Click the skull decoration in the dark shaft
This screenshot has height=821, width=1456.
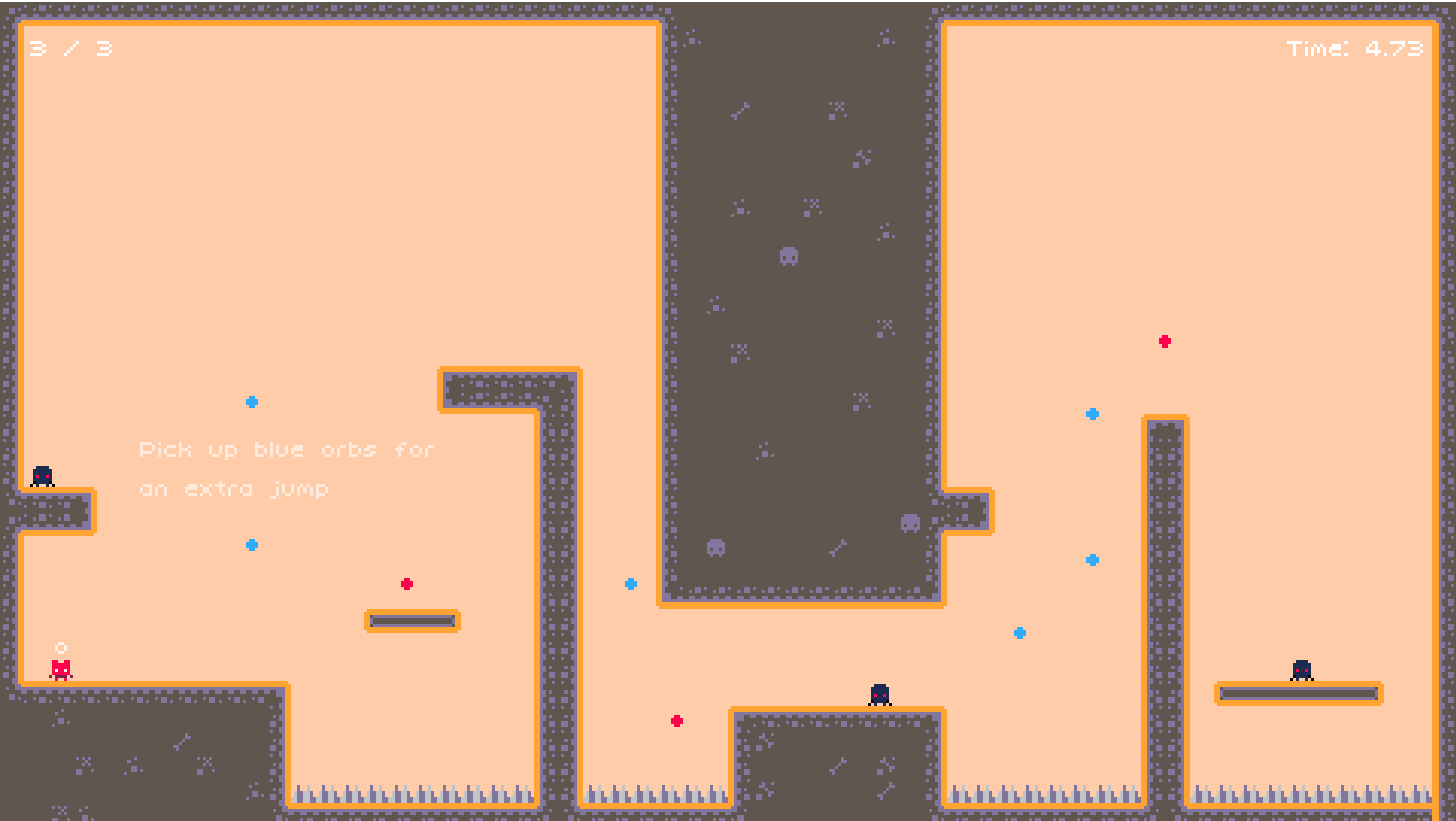(789, 257)
